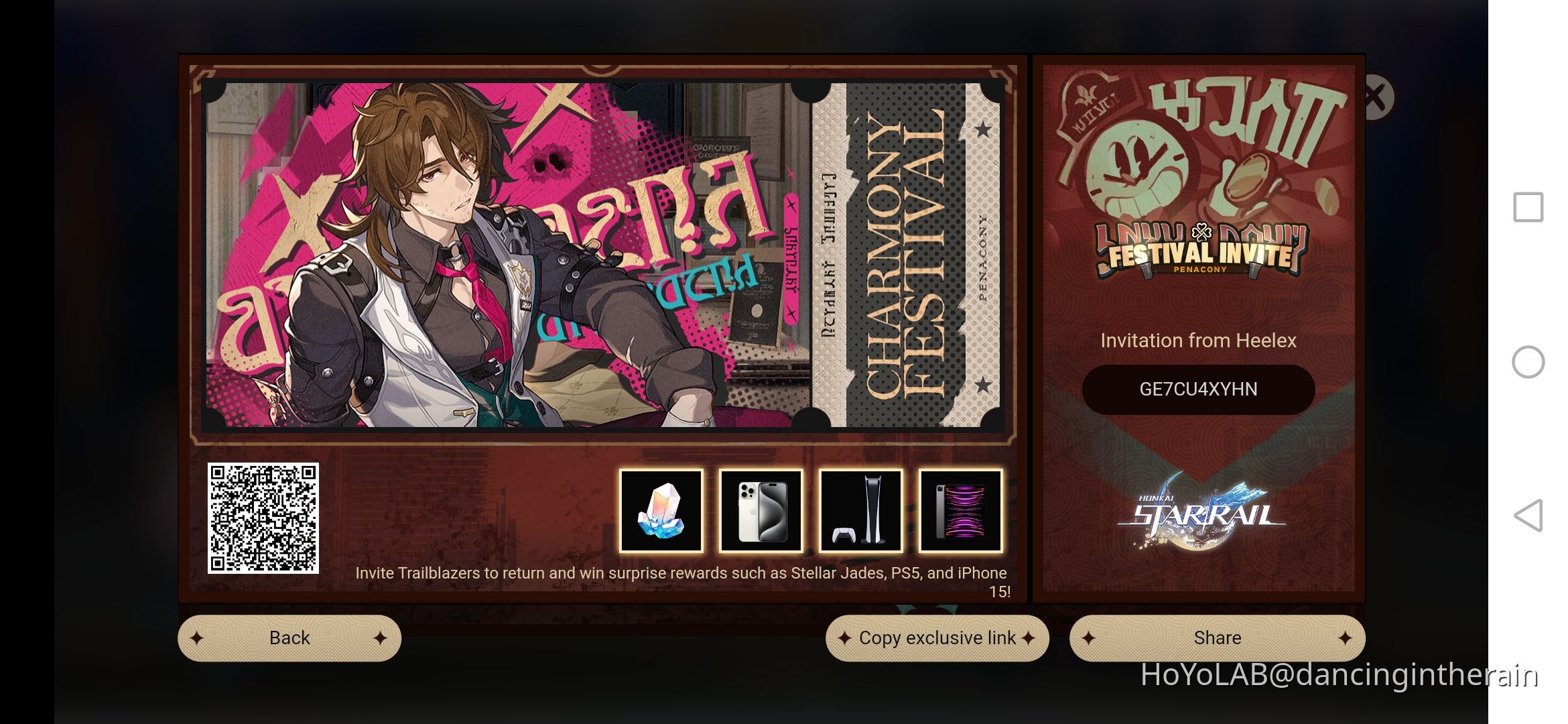This screenshot has height=724, width=1568.
Task: Tap the invite code GE7CU4XYHN field
Action: 1198,389
